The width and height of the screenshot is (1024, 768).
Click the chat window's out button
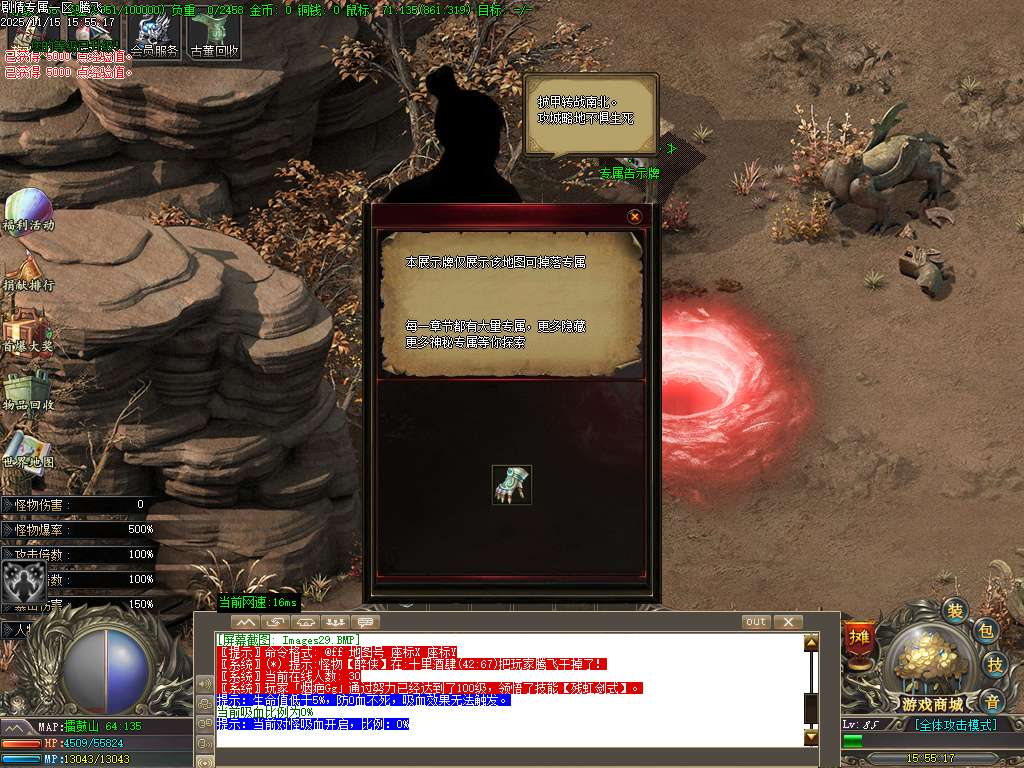(756, 622)
